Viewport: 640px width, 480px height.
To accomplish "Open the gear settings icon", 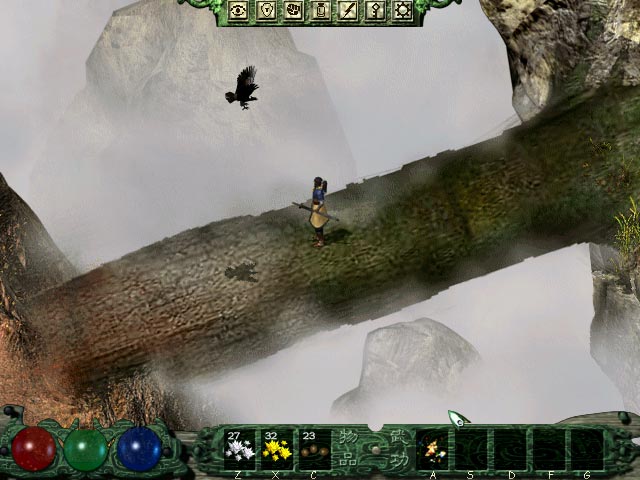I will tap(404, 11).
